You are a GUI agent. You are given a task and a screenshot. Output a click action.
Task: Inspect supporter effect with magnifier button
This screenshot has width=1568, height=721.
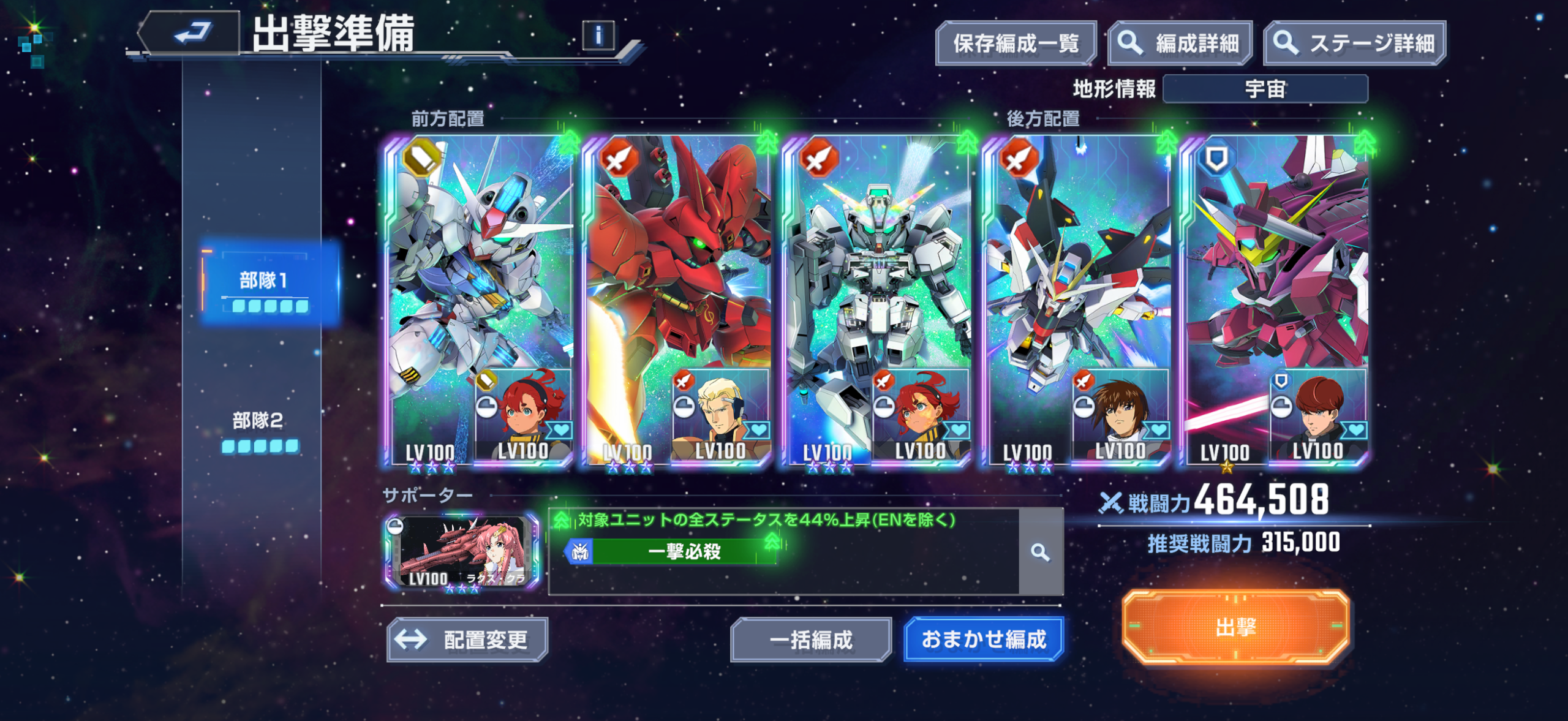[x=1039, y=552]
